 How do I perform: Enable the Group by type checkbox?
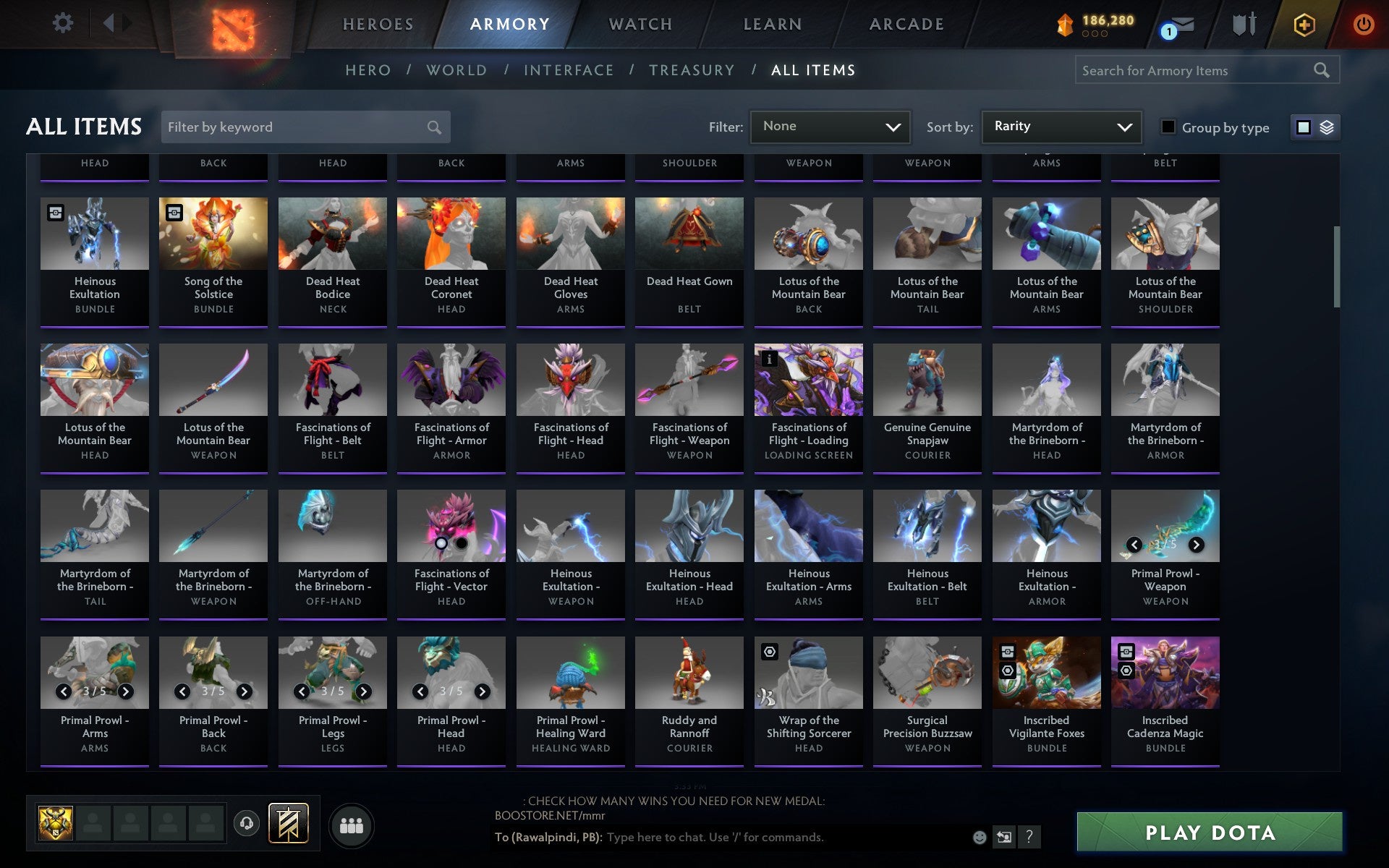coord(1167,127)
